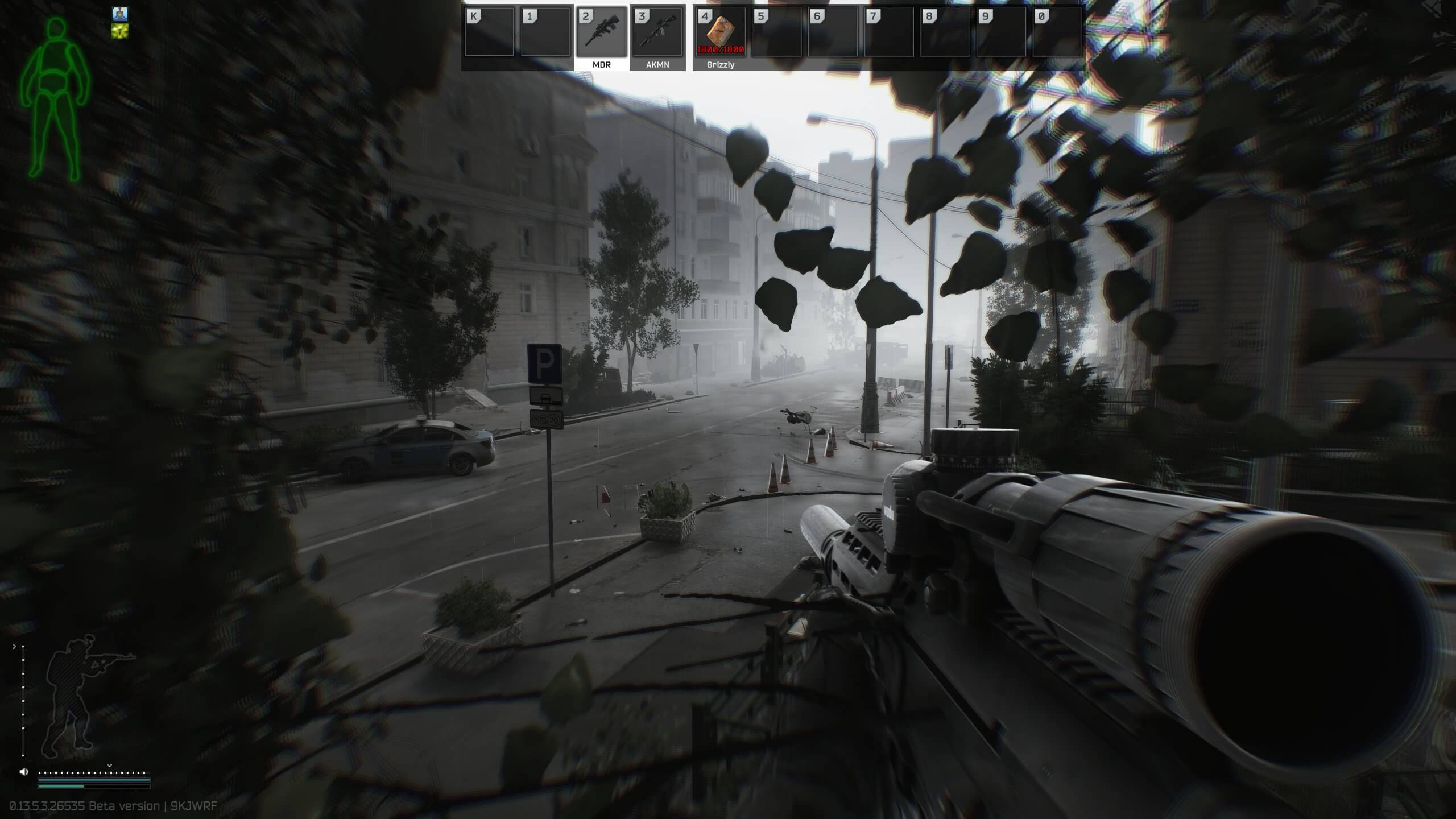Select the MDR rifle in hotbar slot 2
This screenshot has height=819, width=1456.
[x=602, y=35]
